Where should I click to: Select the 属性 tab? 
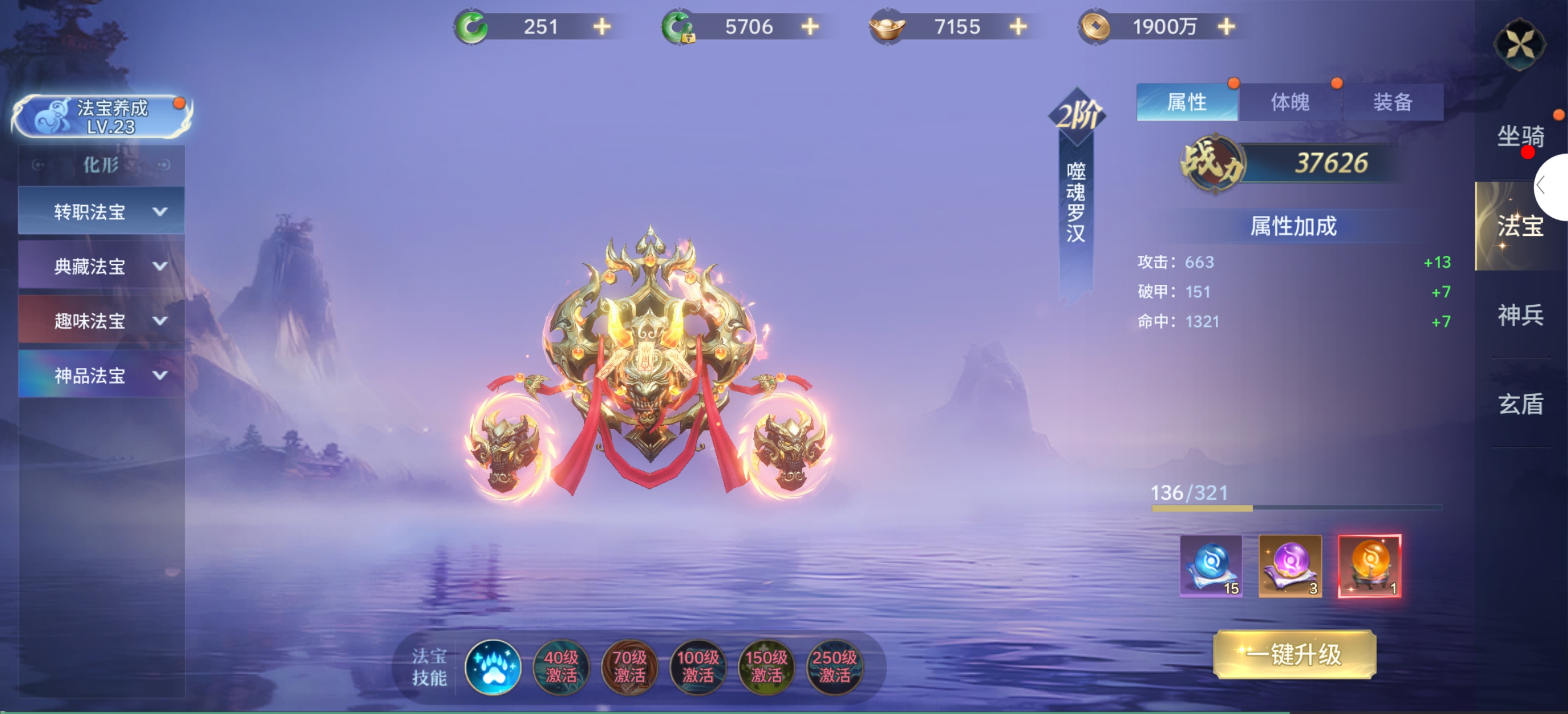click(x=1186, y=102)
